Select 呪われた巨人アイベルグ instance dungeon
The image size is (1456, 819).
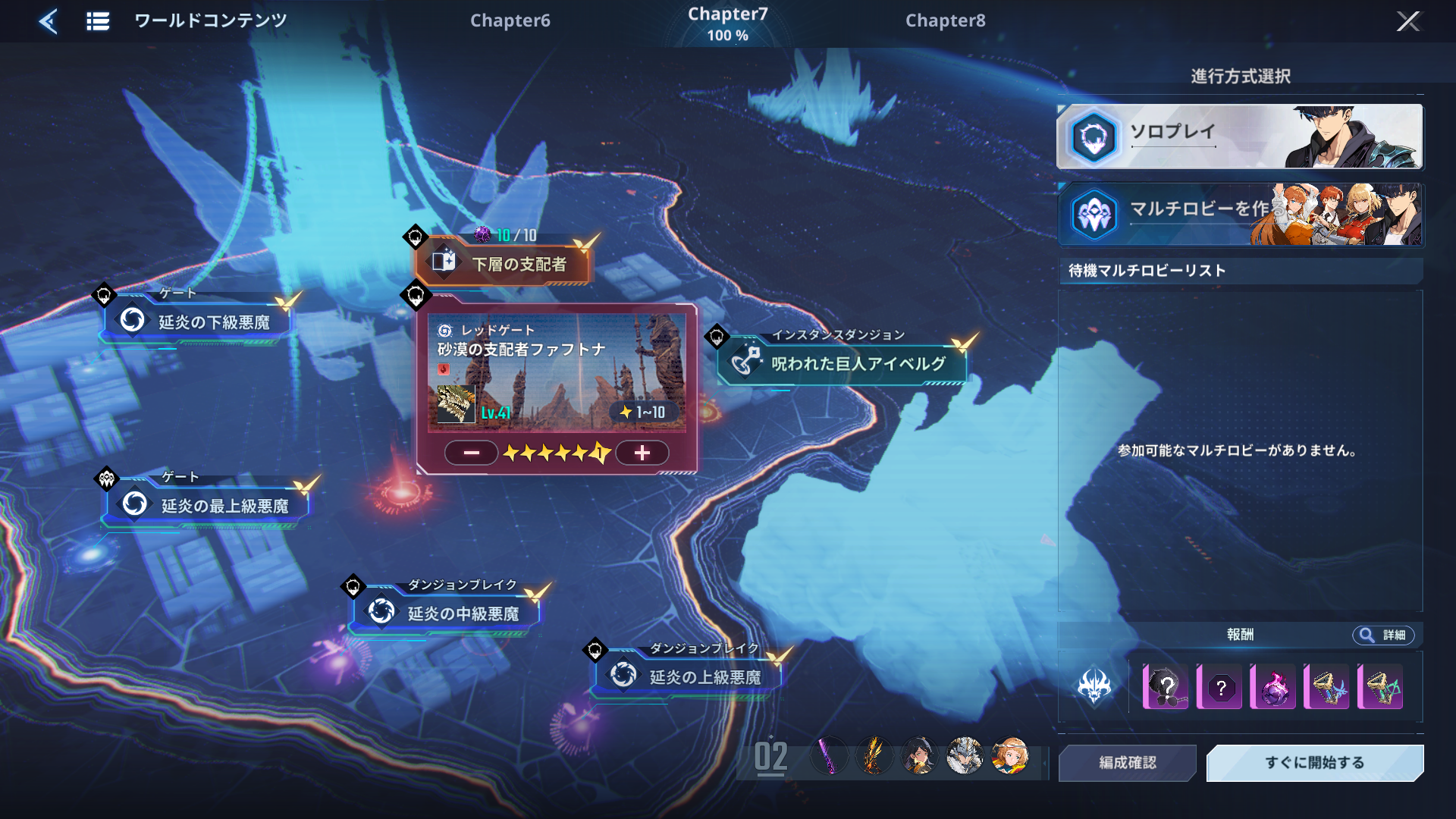tap(843, 363)
